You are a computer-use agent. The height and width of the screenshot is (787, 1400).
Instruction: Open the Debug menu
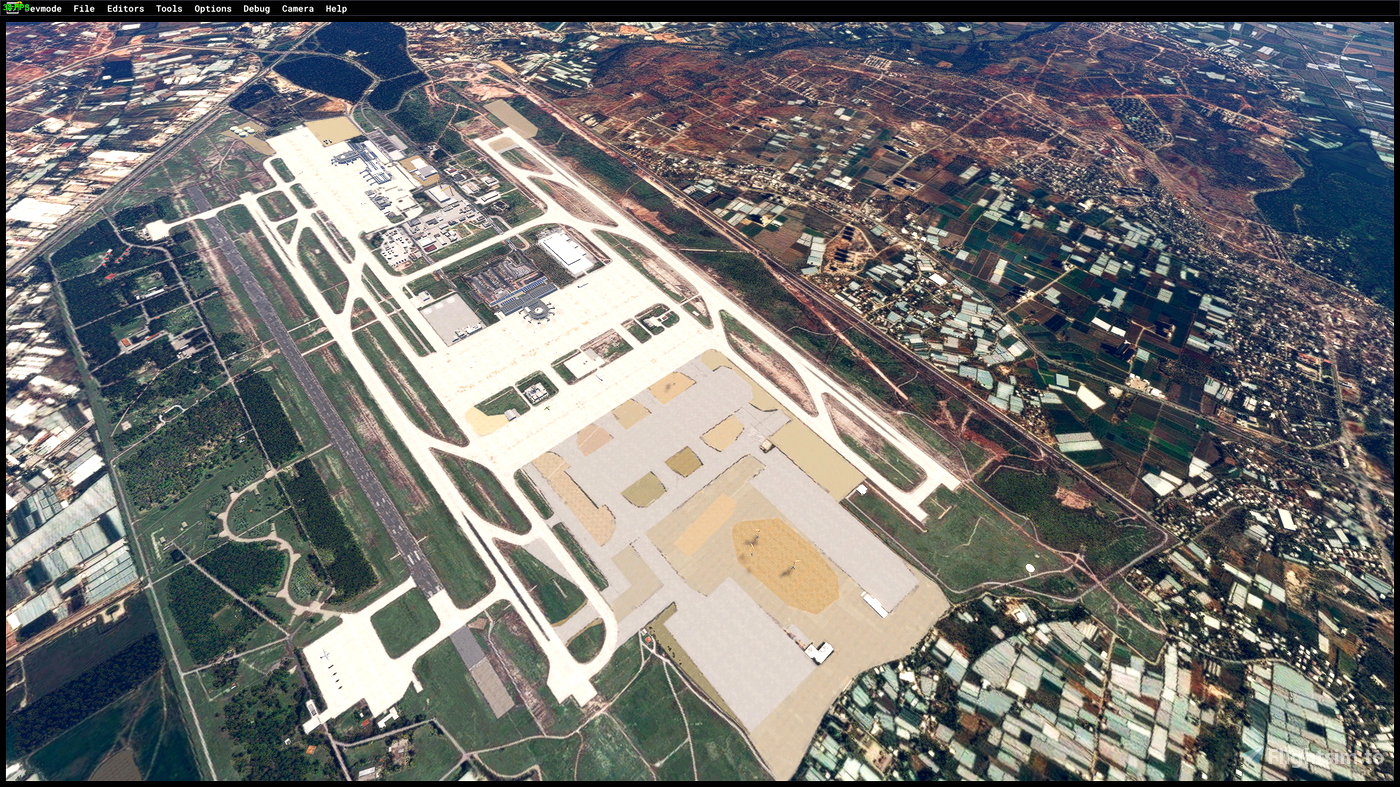[x=255, y=8]
